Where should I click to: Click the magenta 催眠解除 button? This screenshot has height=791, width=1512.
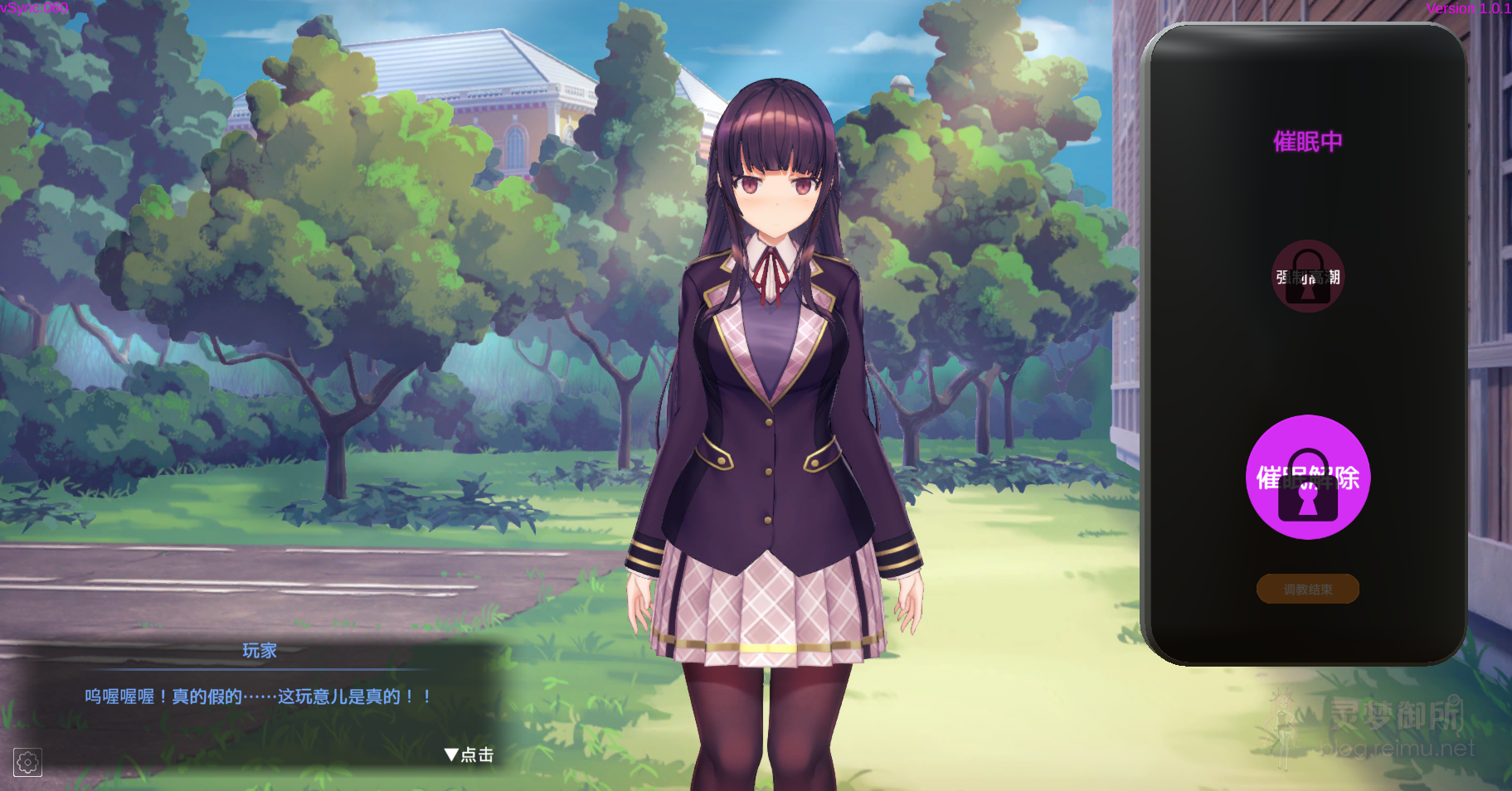1307,478
